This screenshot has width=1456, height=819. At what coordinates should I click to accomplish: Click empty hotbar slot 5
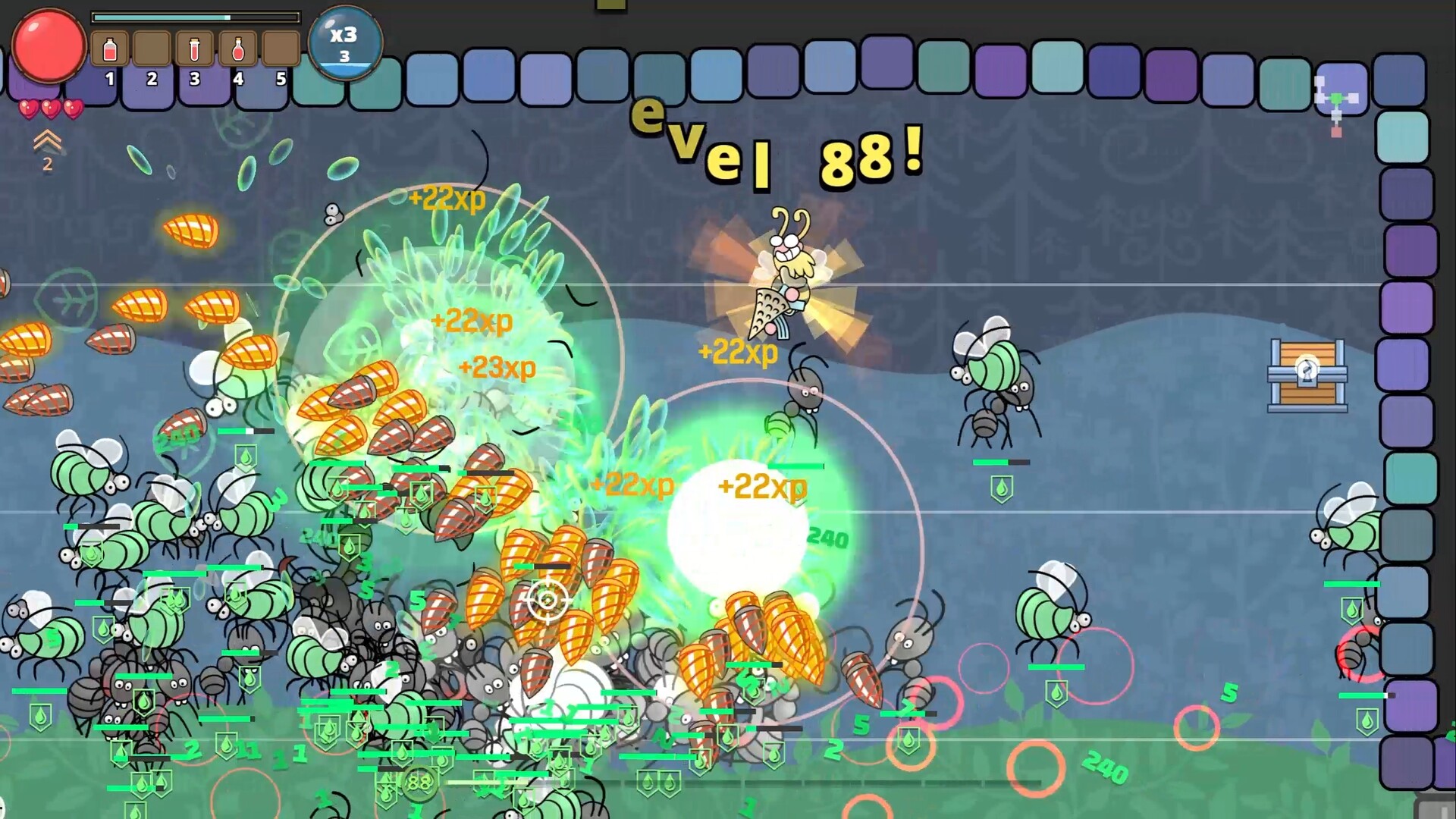(279, 47)
